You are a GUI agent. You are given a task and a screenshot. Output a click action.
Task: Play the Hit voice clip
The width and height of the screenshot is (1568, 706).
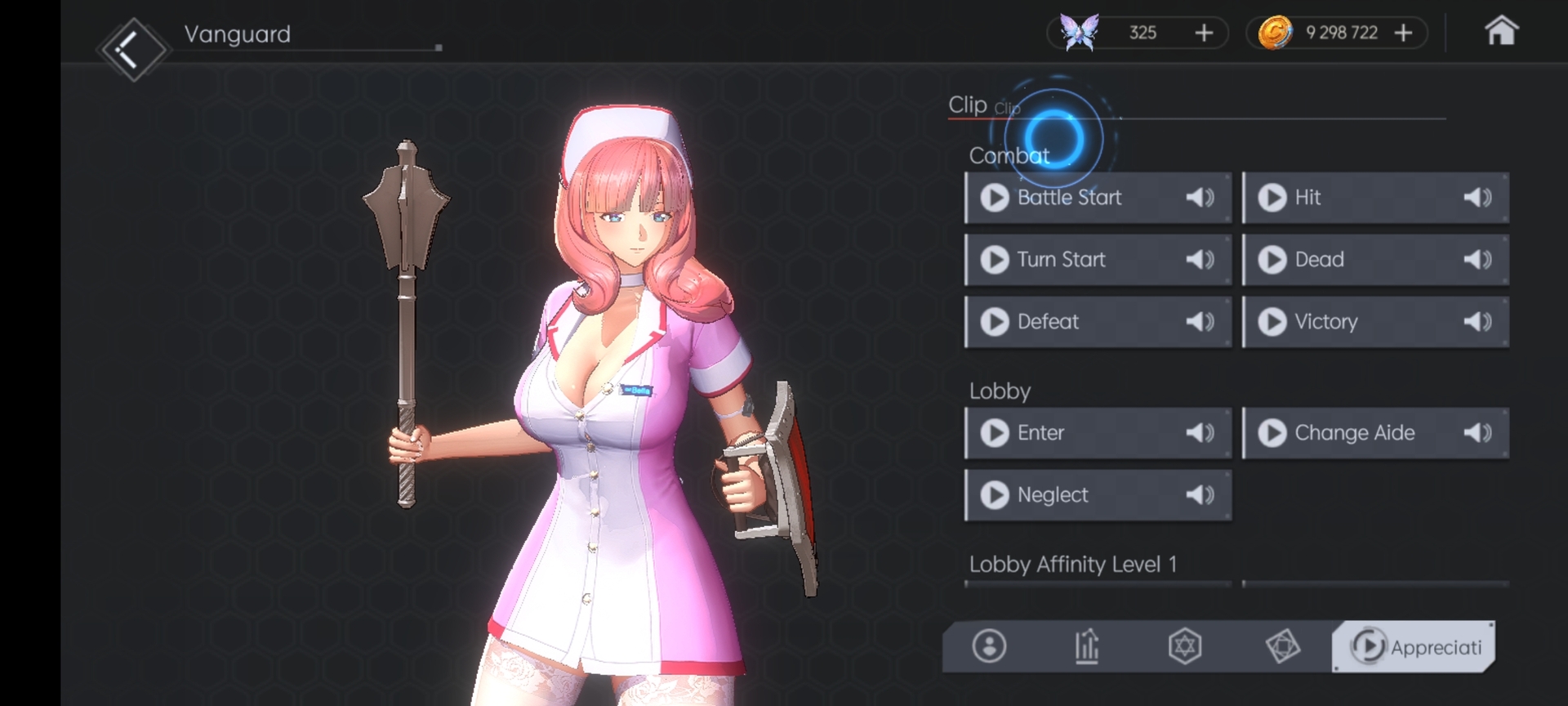coord(1272,198)
